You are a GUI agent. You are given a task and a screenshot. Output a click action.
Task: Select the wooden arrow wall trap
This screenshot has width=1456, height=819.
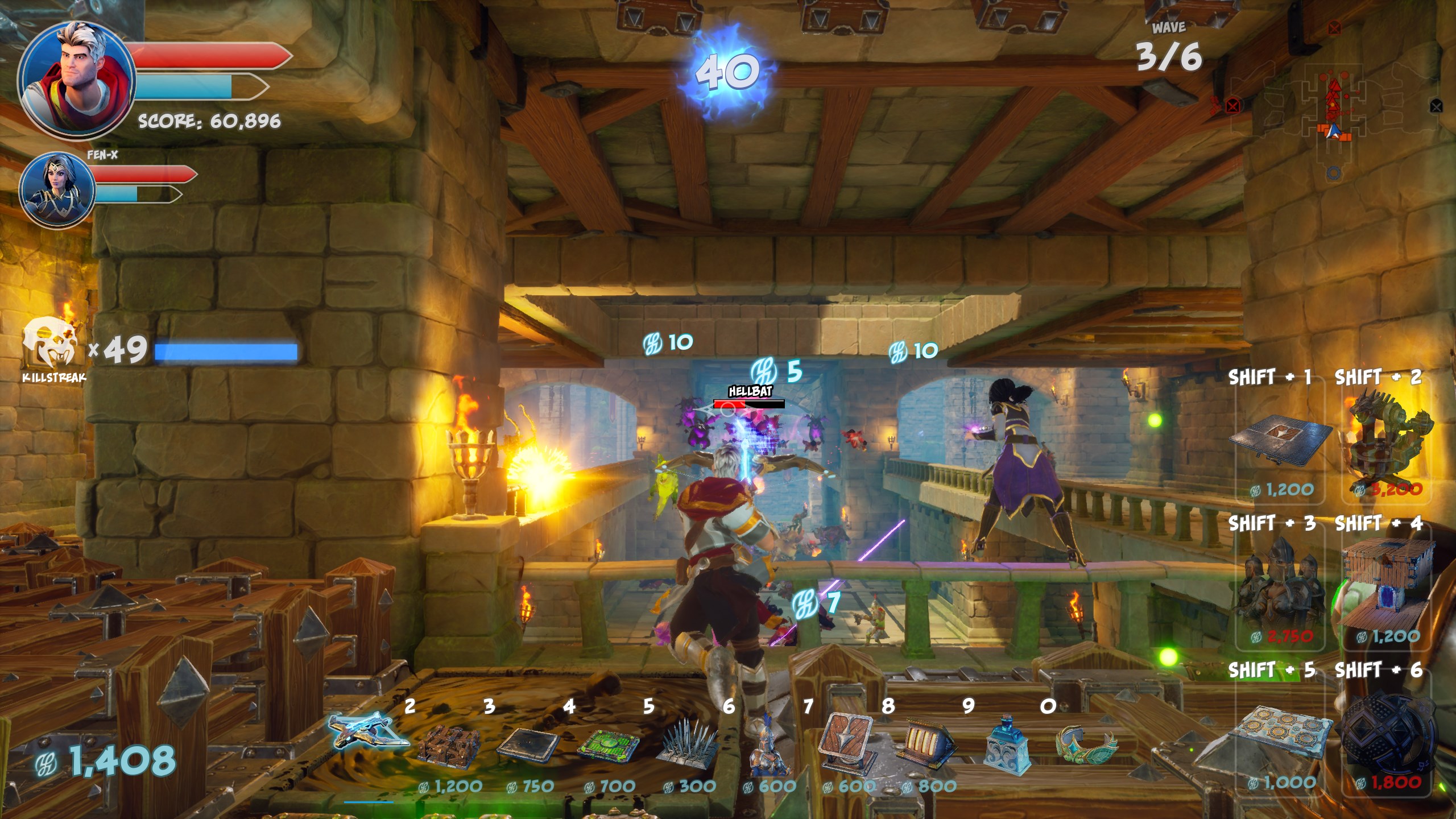847,741
